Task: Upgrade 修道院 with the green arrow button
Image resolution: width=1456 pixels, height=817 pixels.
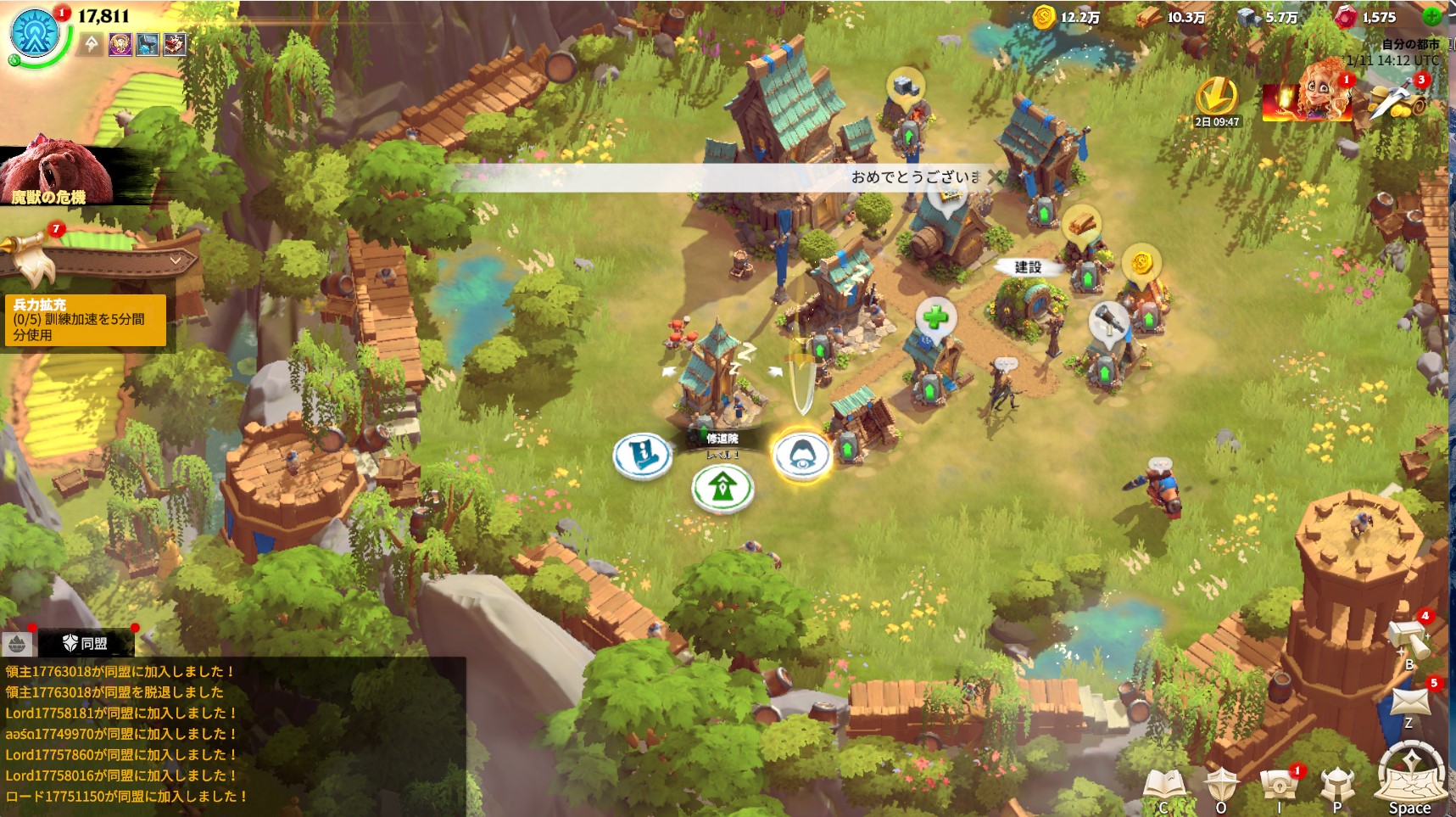Action: [x=722, y=488]
